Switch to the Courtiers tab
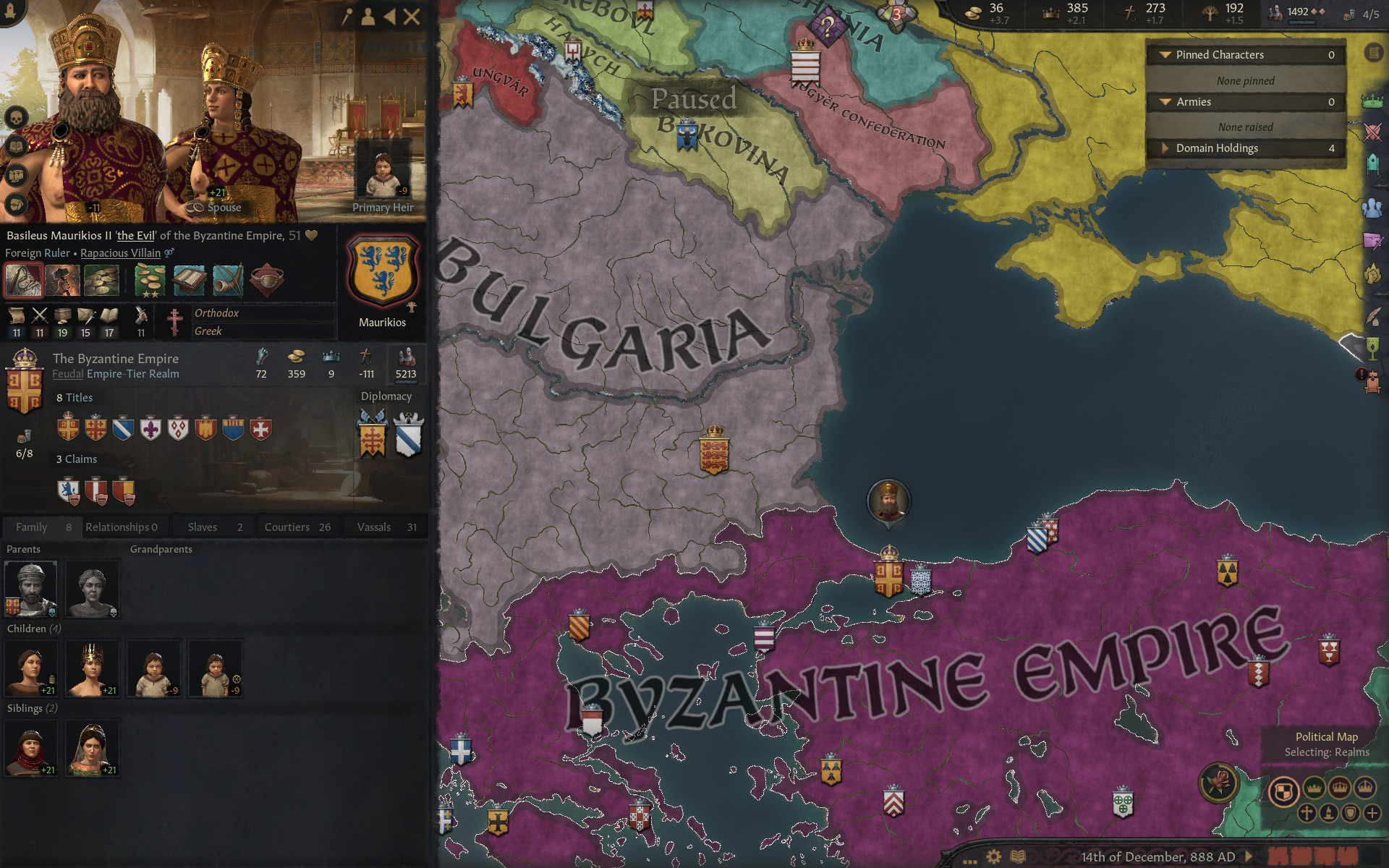1389x868 pixels. tap(297, 527)
